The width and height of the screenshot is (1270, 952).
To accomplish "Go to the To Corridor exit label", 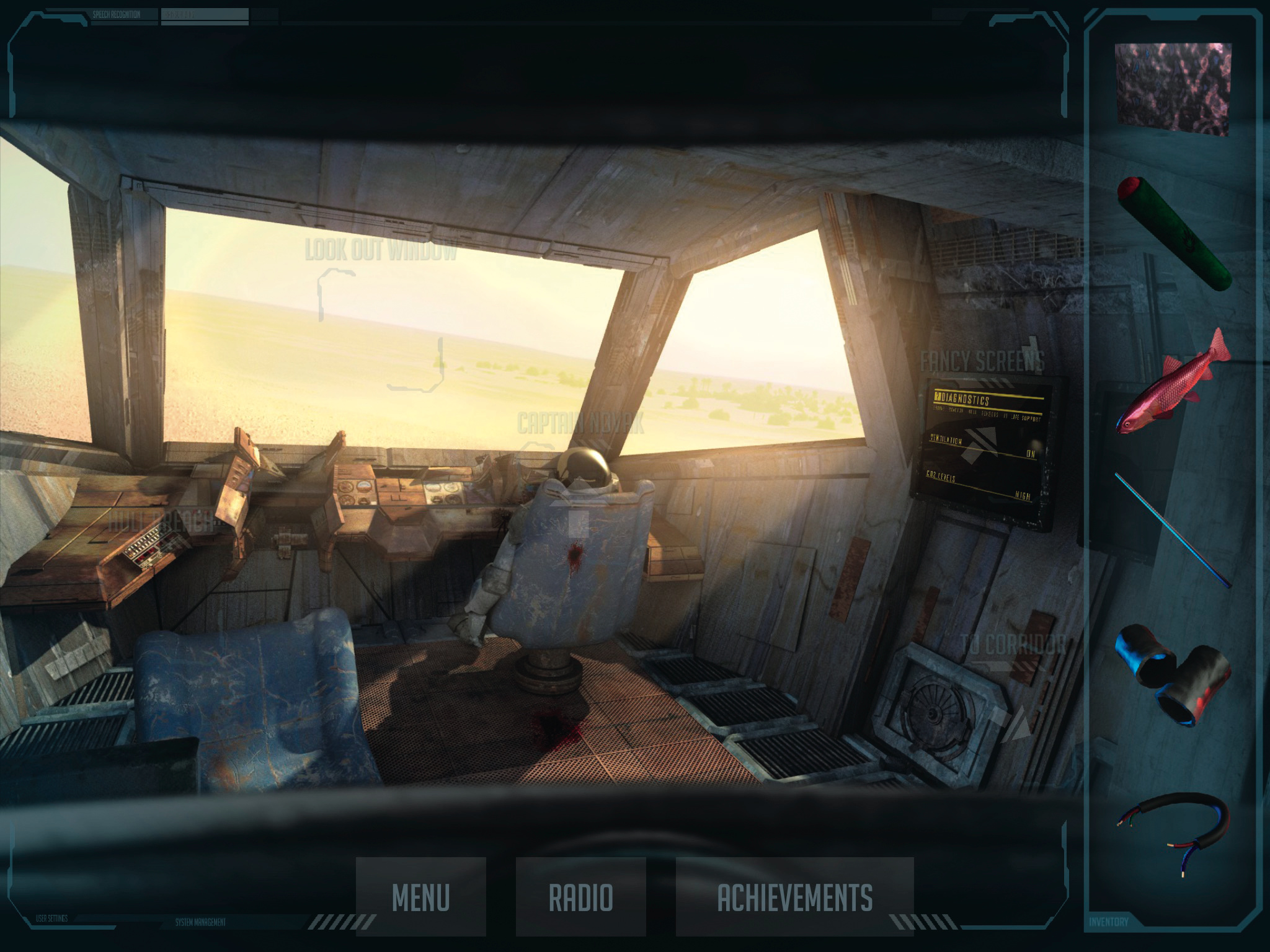I will [1013, 645].
